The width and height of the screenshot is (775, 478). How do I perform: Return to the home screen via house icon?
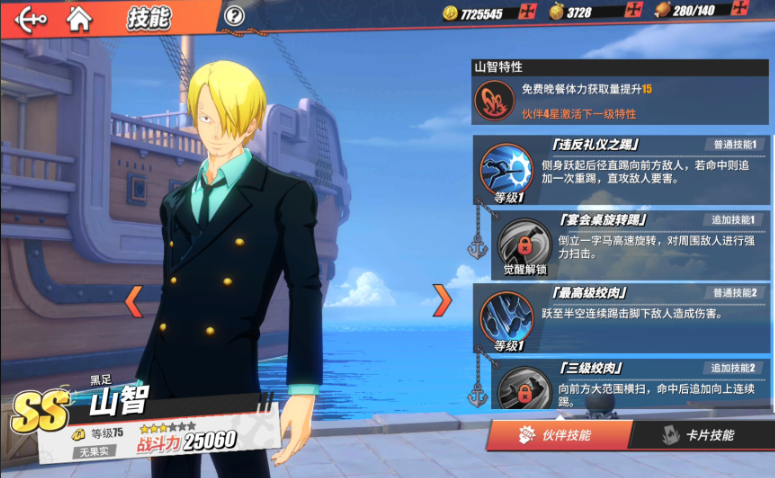[78, 18]
